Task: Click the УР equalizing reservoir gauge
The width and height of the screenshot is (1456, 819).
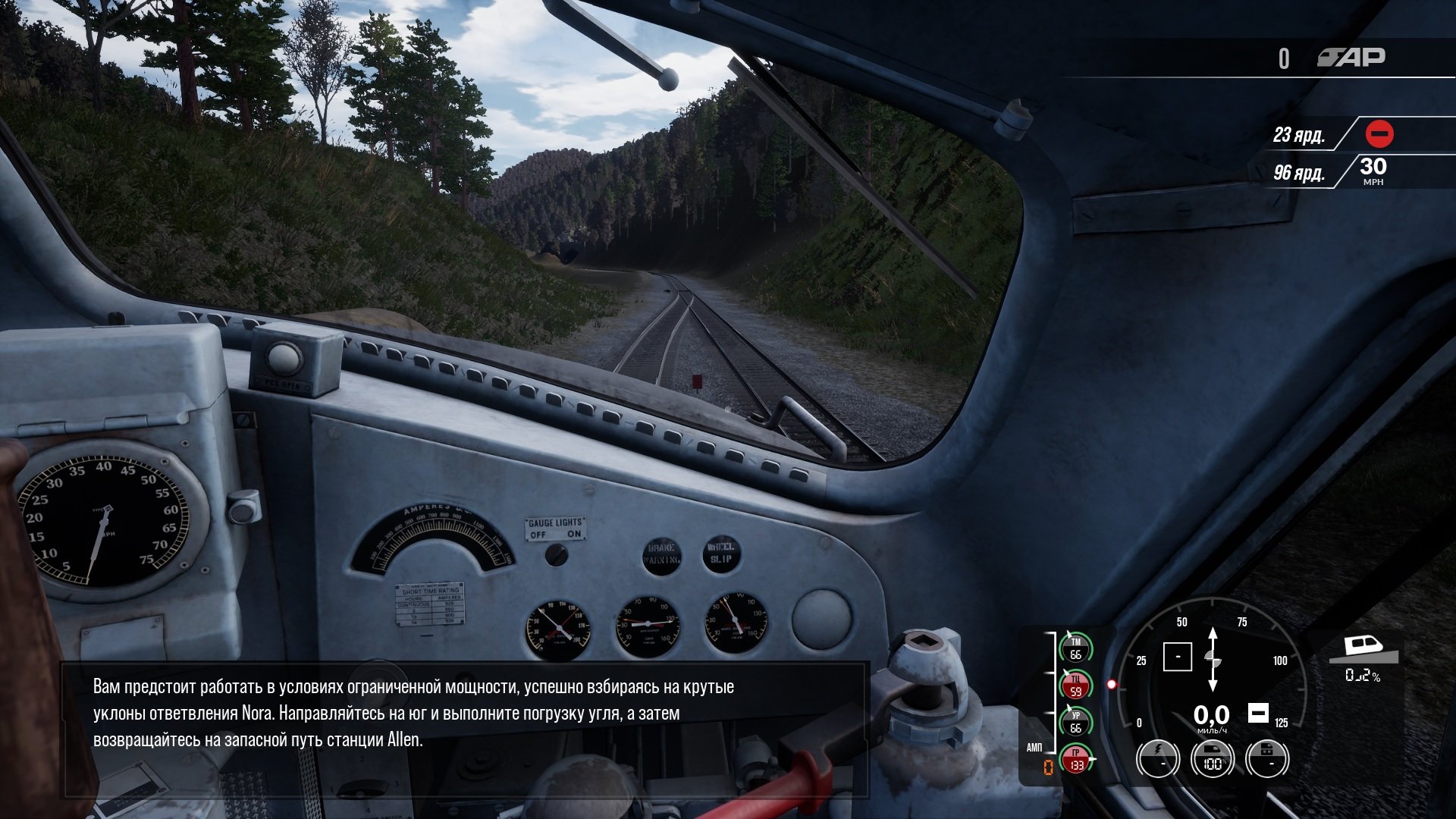Action: (x=1075, y=722)
